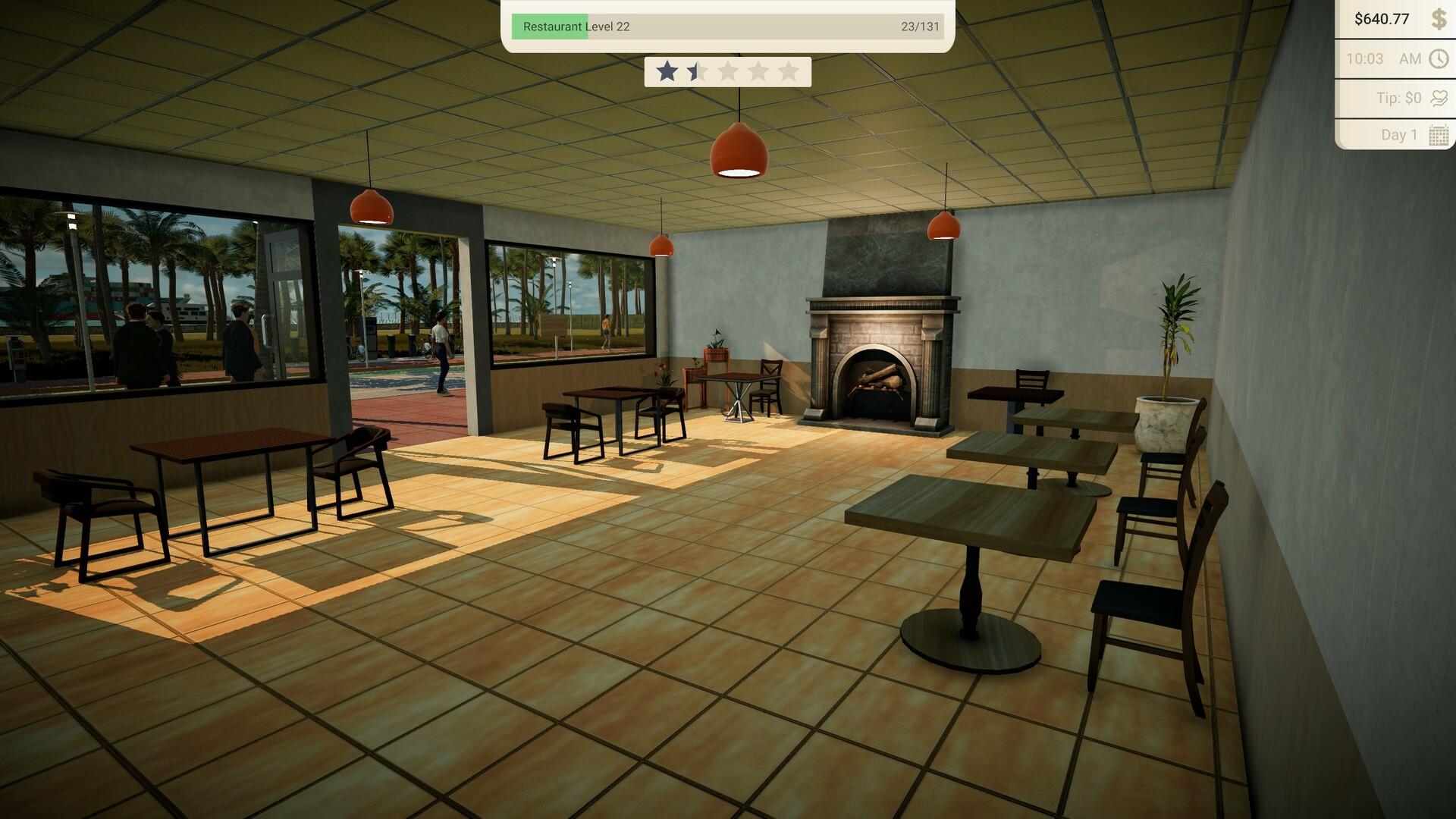Click the fifth empty rating star

pos(787,72)
